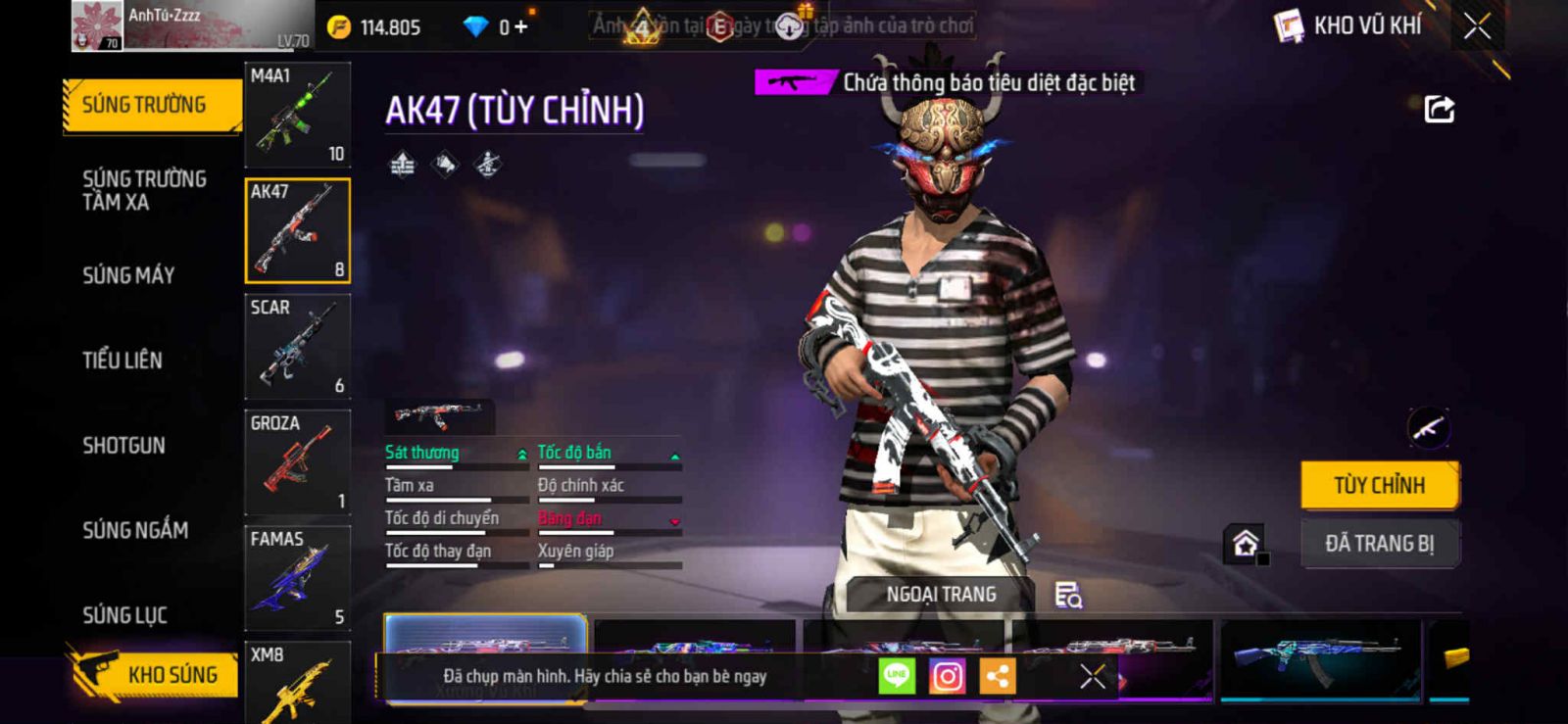Select the TIỂU LIÊN weapon category
This screenshot has height=724, width=1568.
pyautogui.click(x=122, y=361)
